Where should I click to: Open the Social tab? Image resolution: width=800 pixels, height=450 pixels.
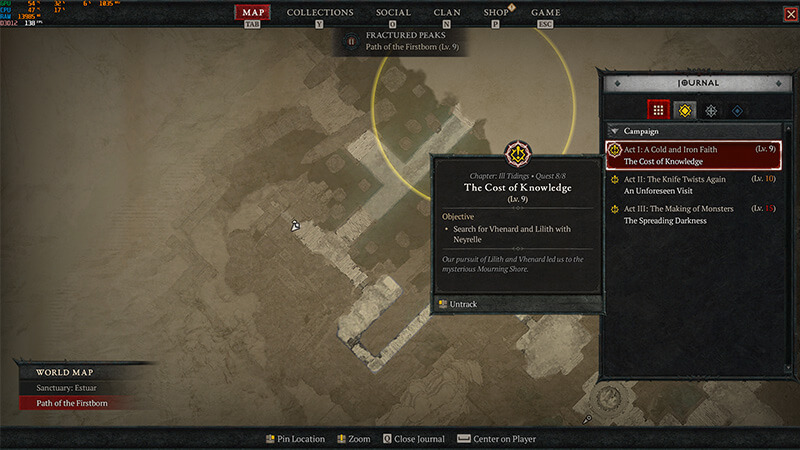click(393, 13)
